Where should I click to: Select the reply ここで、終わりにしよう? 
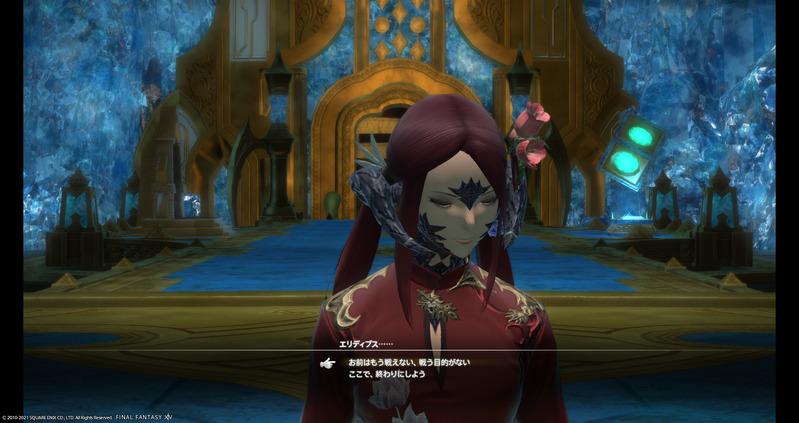click(385, 374)
